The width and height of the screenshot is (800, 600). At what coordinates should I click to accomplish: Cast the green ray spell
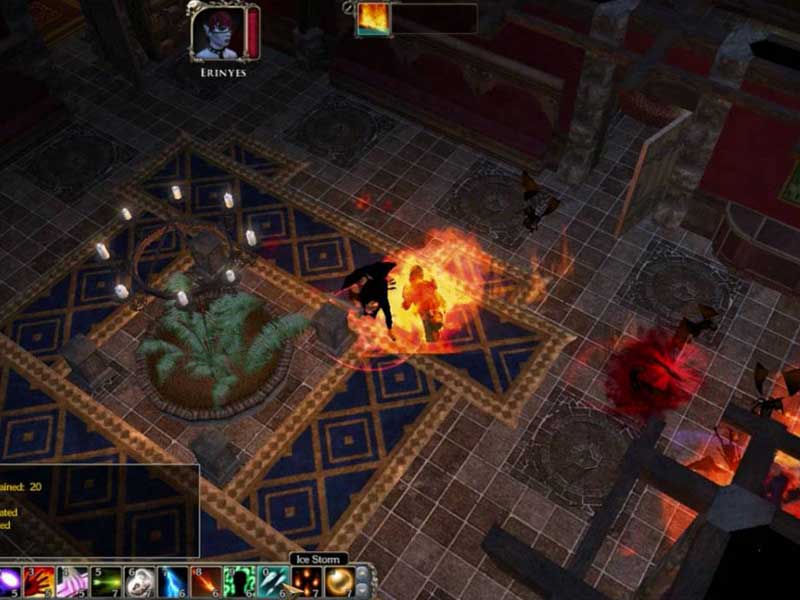106,581
